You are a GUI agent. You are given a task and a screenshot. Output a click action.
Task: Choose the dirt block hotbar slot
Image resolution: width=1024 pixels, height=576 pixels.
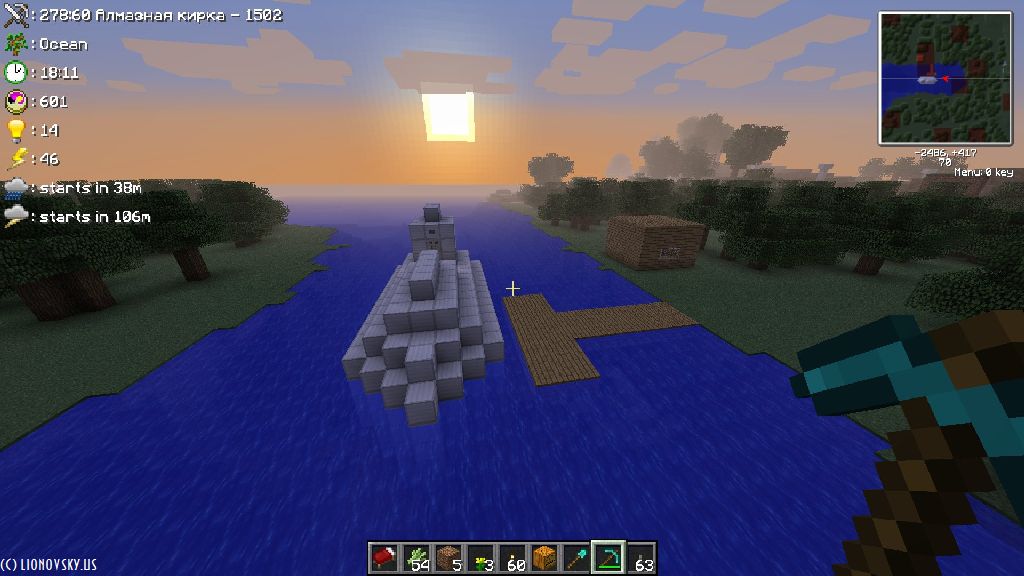[448, 558]
